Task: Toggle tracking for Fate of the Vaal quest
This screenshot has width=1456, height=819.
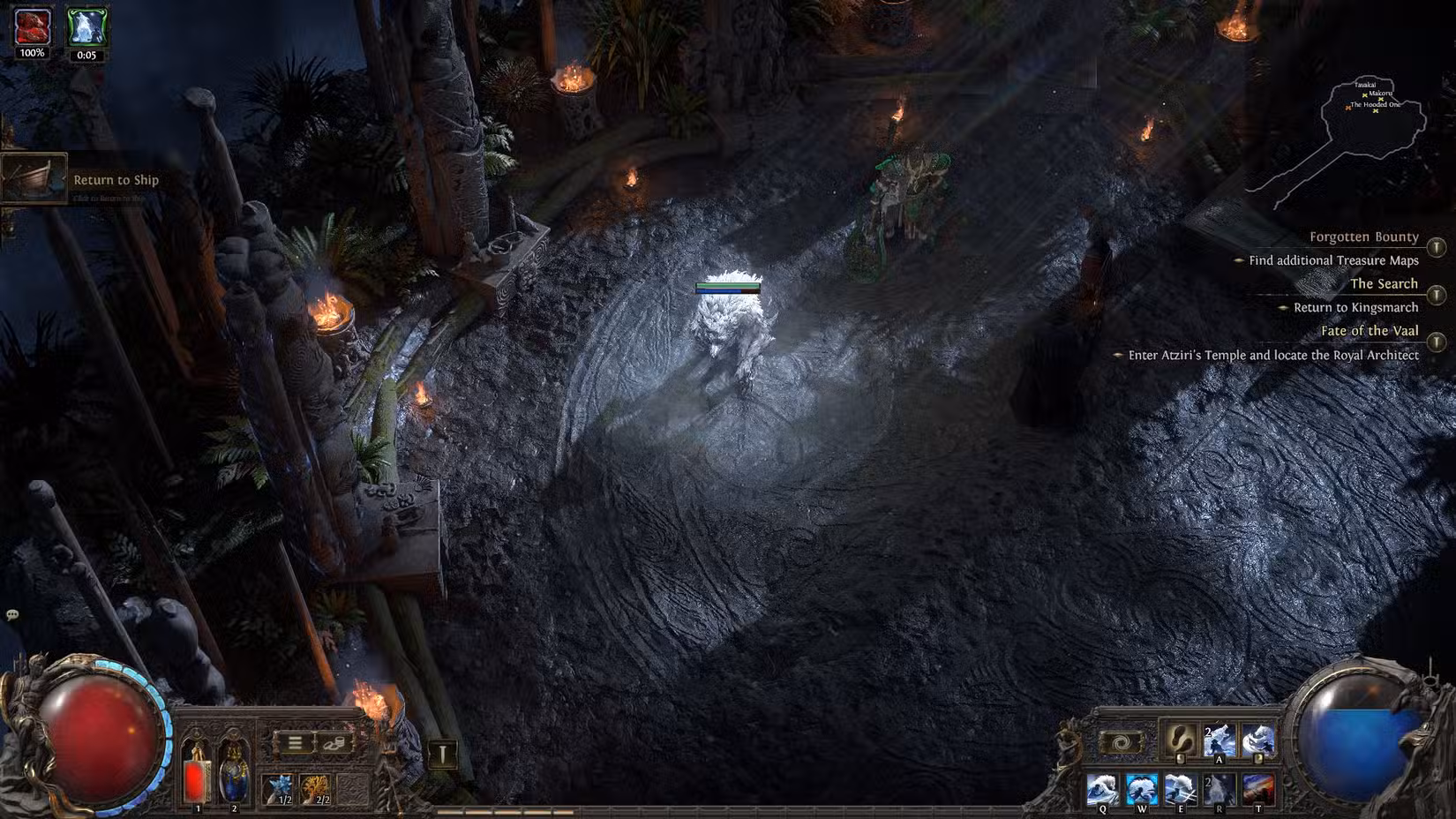Action: coord(1437,342)
